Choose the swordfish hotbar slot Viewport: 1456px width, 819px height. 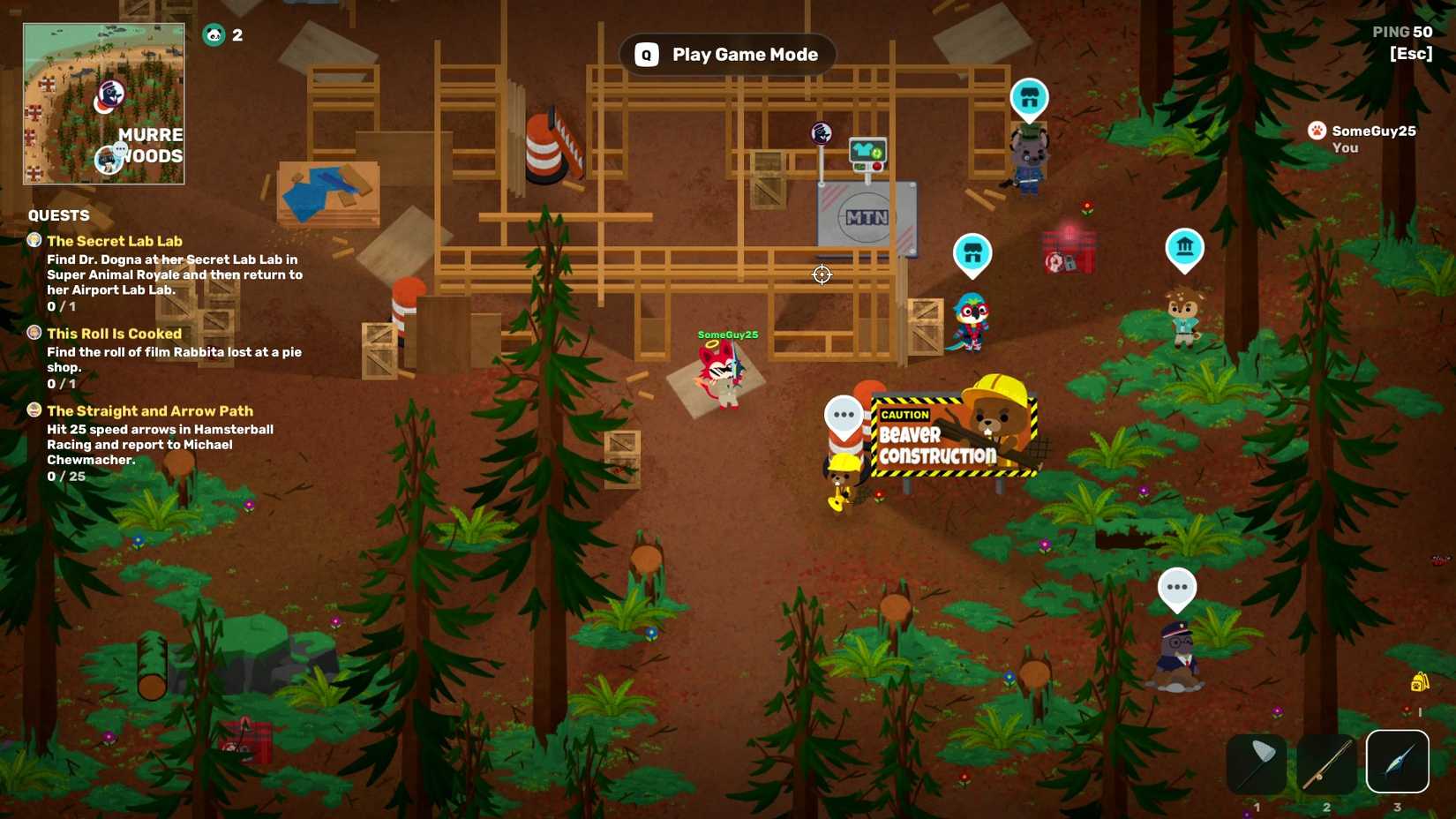coord(1397,762)
